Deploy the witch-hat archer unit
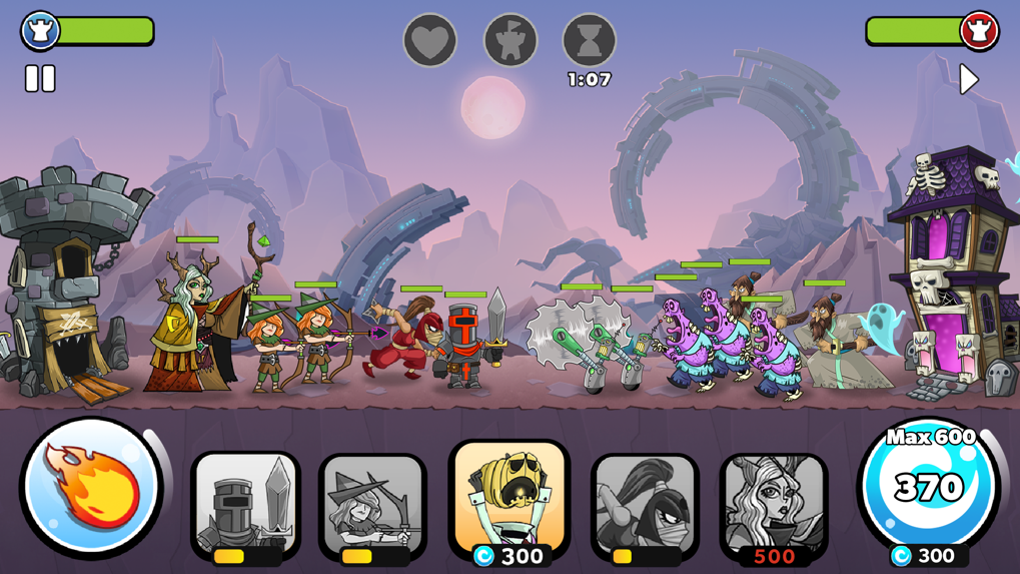Screen dimensions: 1020x574 [x=373, y=505]
